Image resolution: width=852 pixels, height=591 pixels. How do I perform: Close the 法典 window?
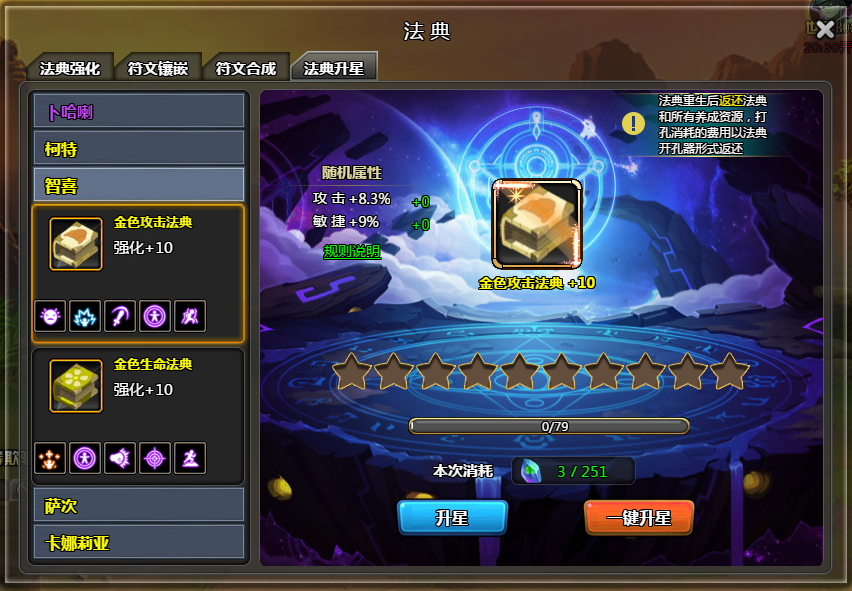pos(825,30)
